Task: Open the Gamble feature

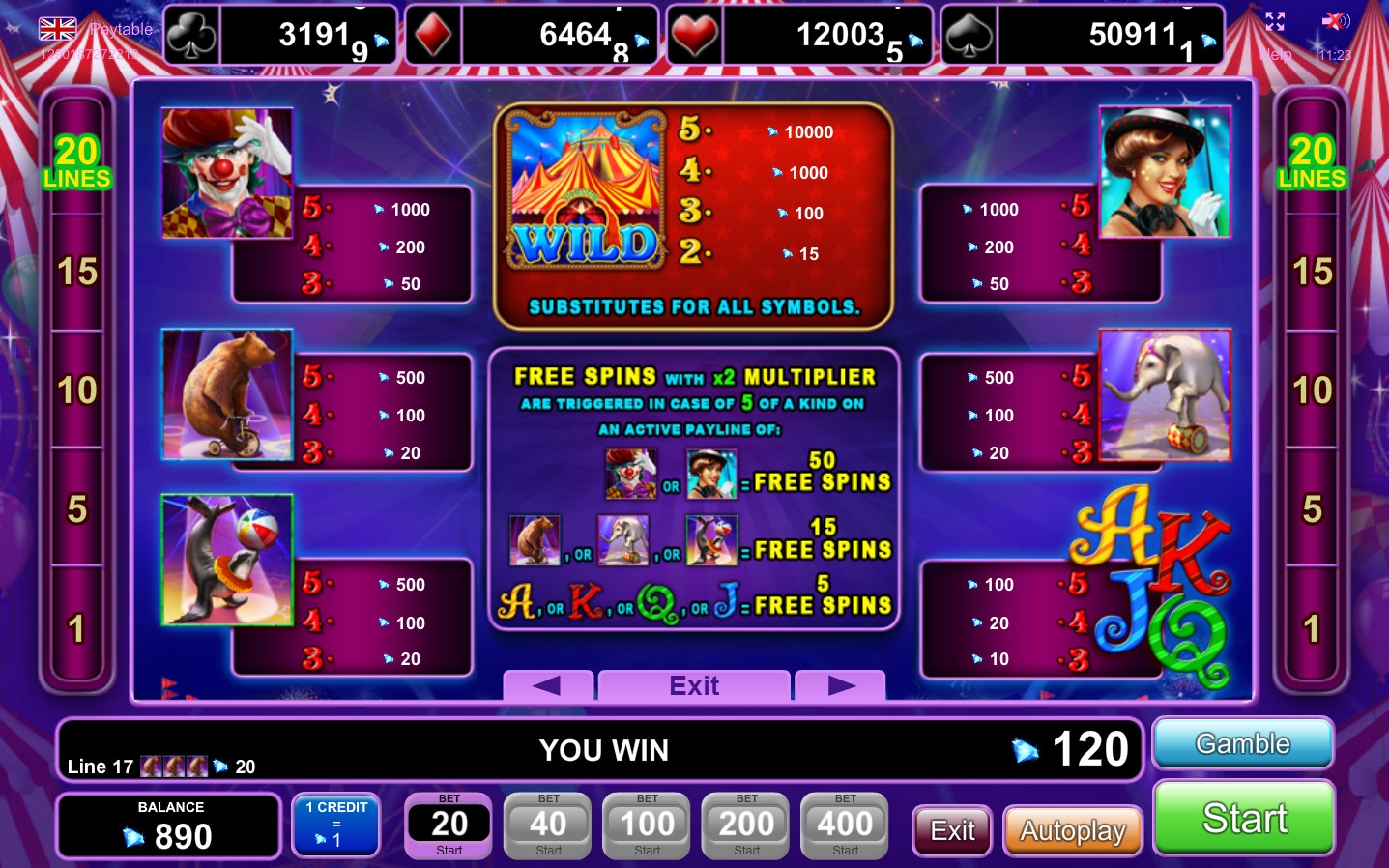Action: tap(1243, 743)
